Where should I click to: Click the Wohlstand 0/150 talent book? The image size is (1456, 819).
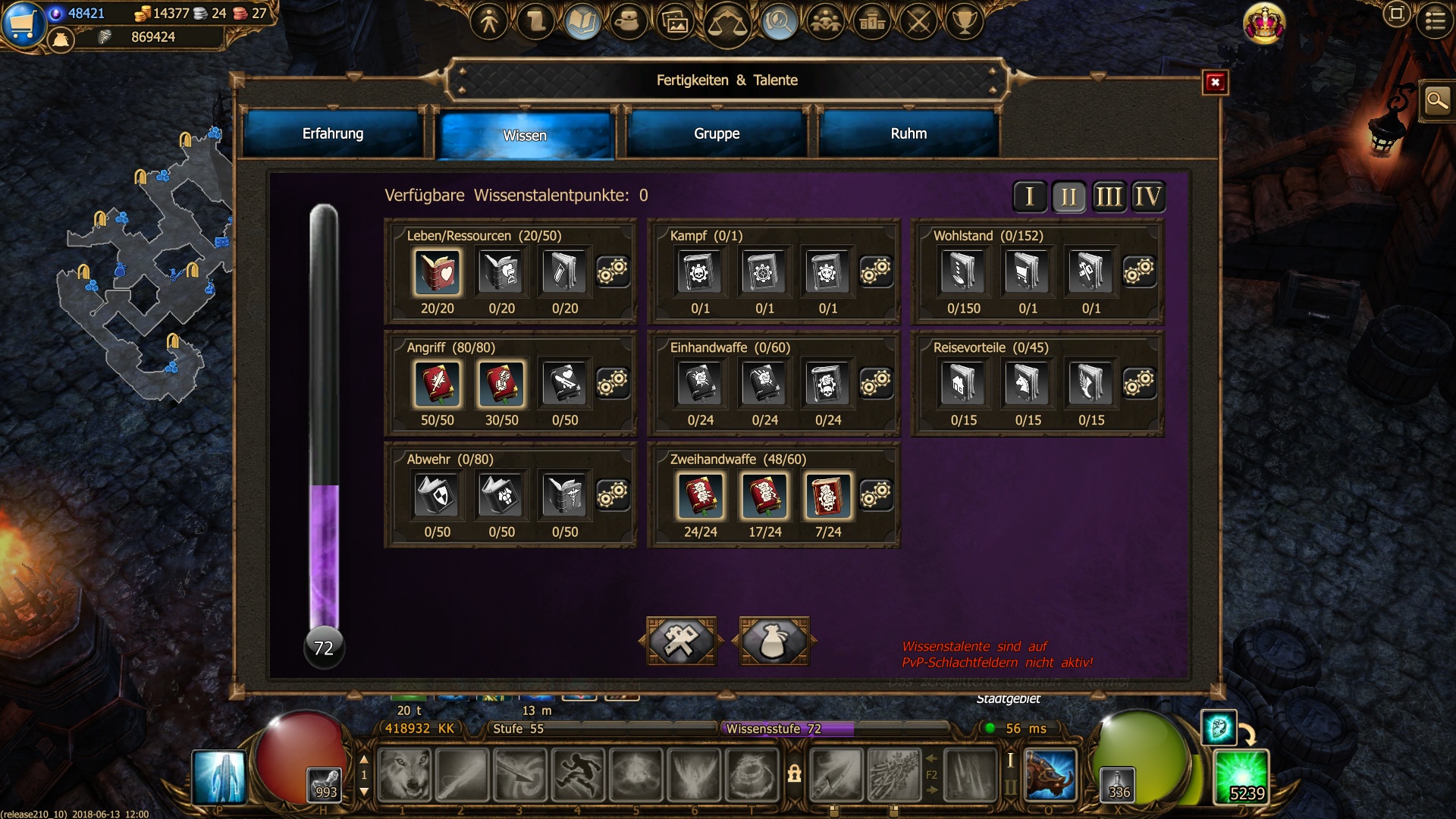pos(963,271)
